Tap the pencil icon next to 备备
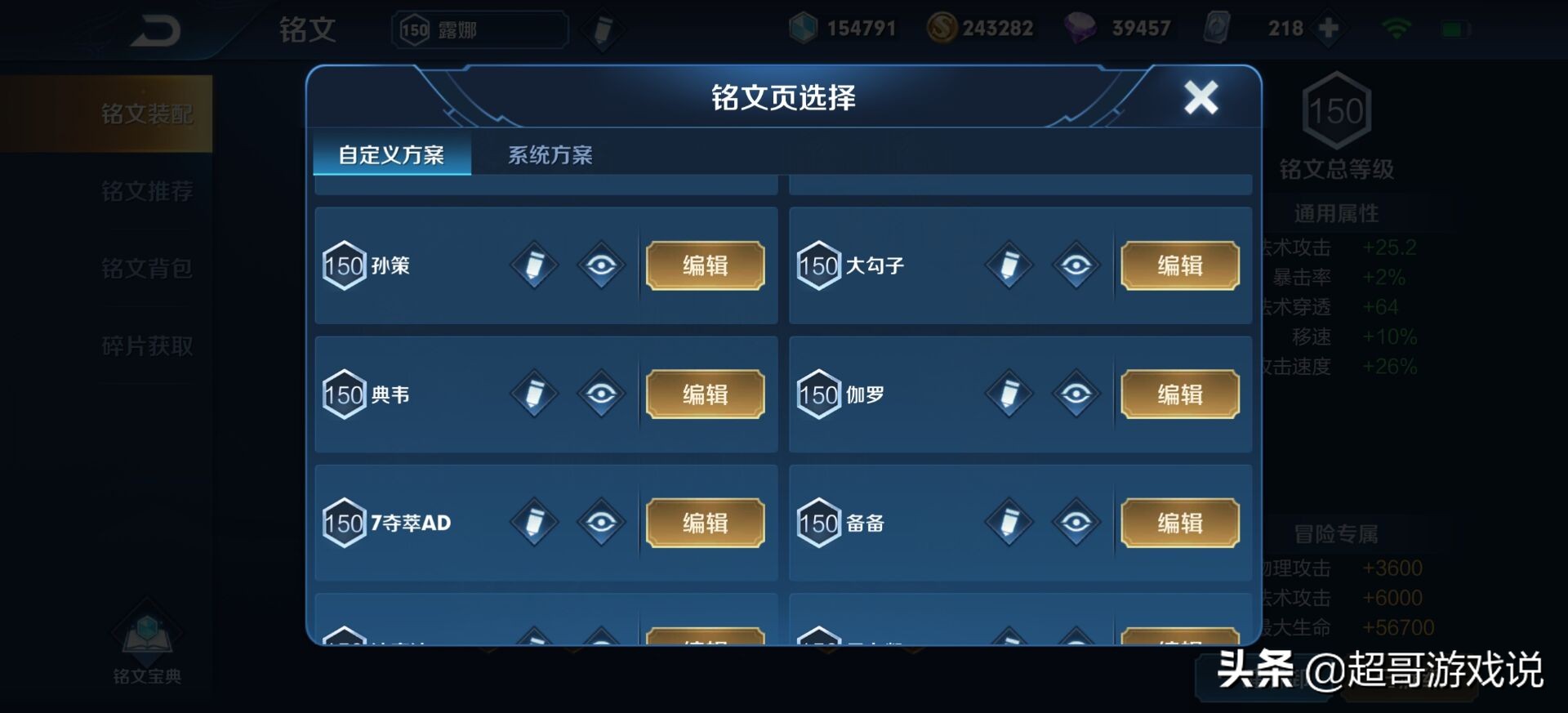 click(x=1009, y=523)
